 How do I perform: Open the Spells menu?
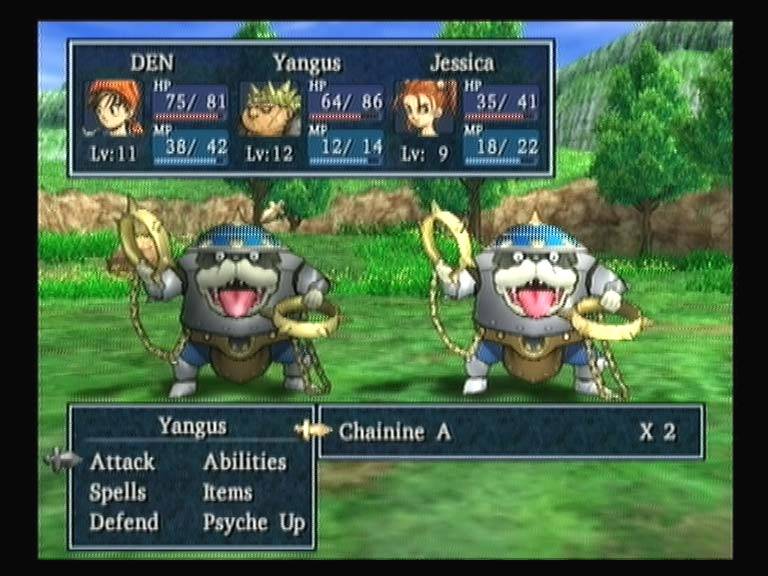tap(117, 492)
